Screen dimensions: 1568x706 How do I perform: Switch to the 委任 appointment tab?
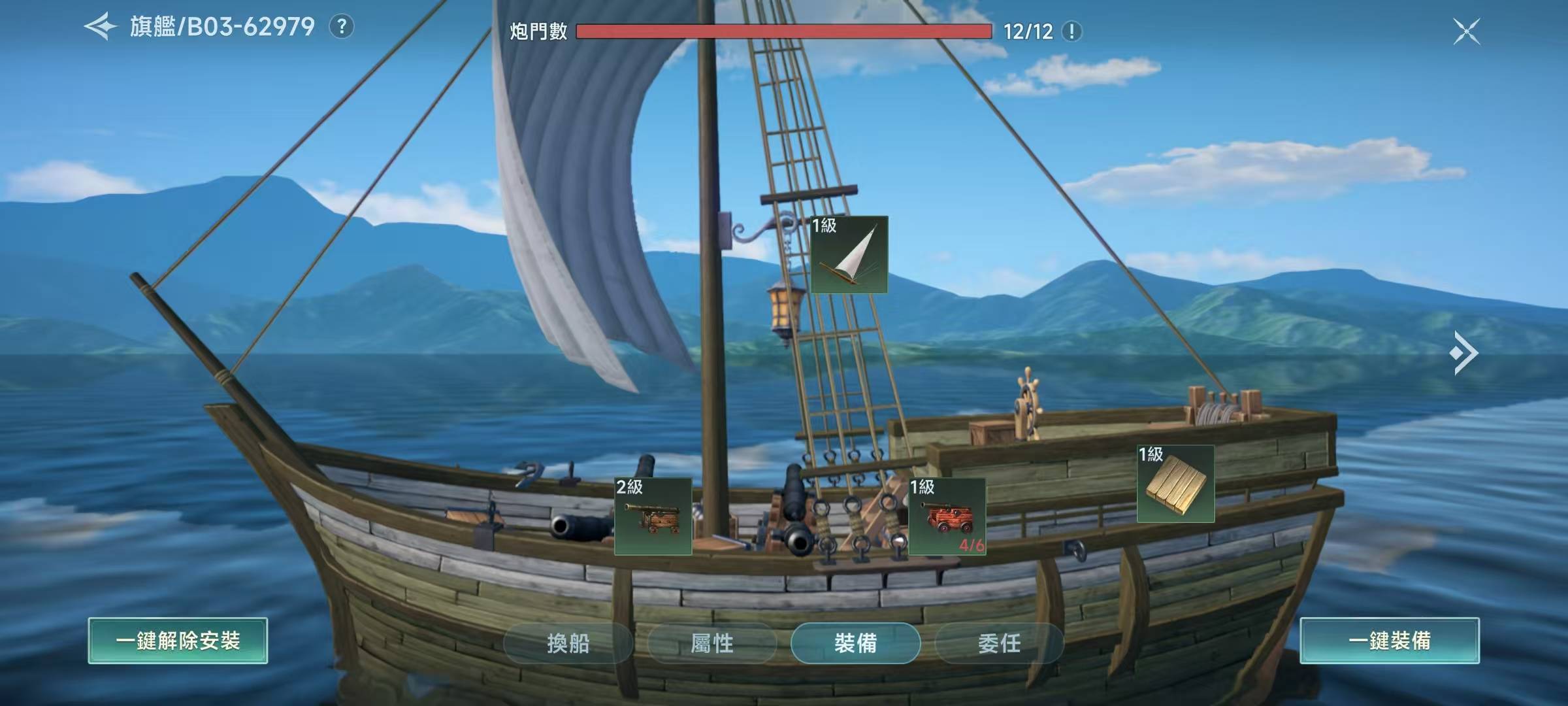click(x=999, y=643)
